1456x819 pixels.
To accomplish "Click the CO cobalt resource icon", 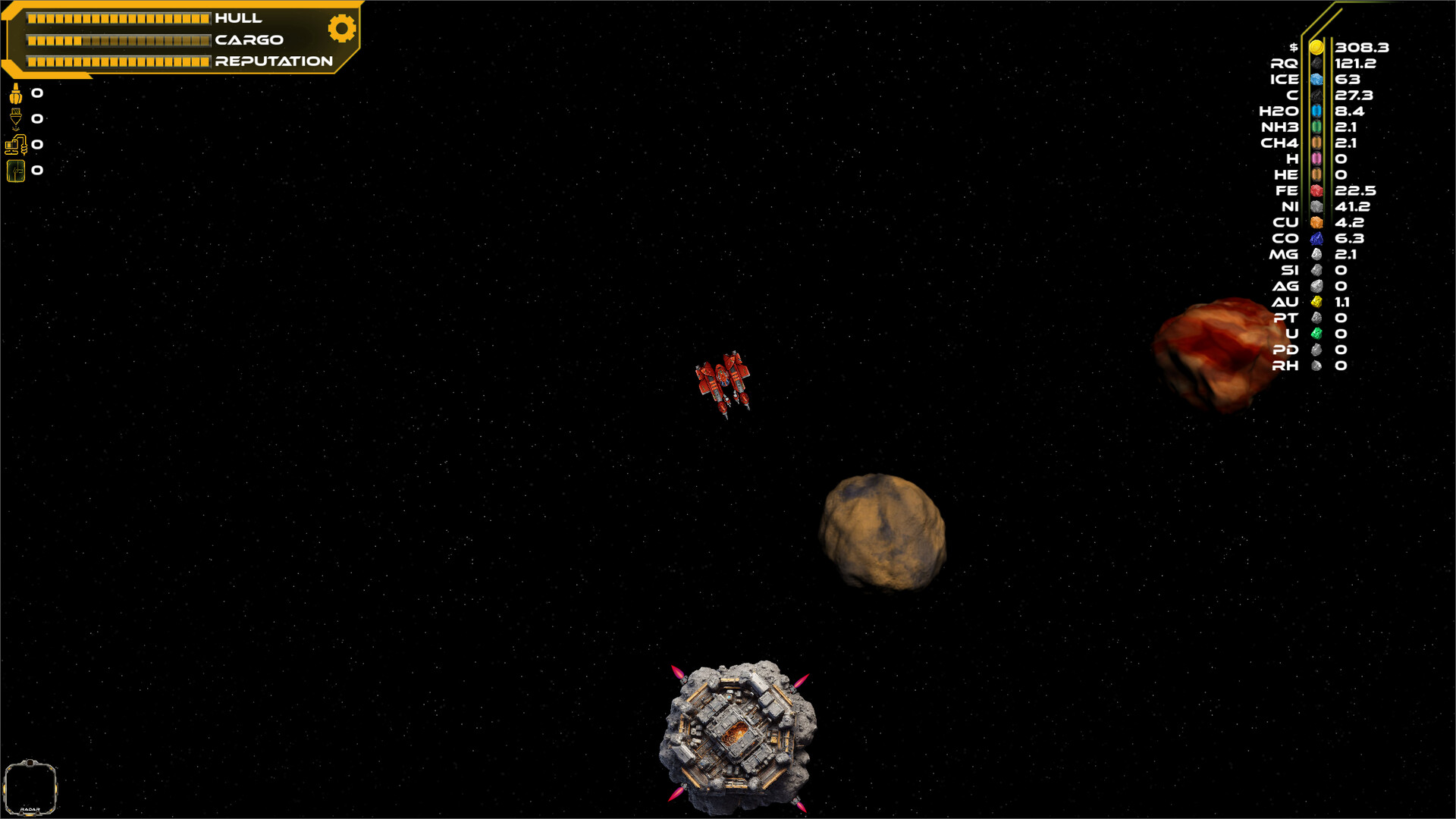I will (x=1317, y=238).
